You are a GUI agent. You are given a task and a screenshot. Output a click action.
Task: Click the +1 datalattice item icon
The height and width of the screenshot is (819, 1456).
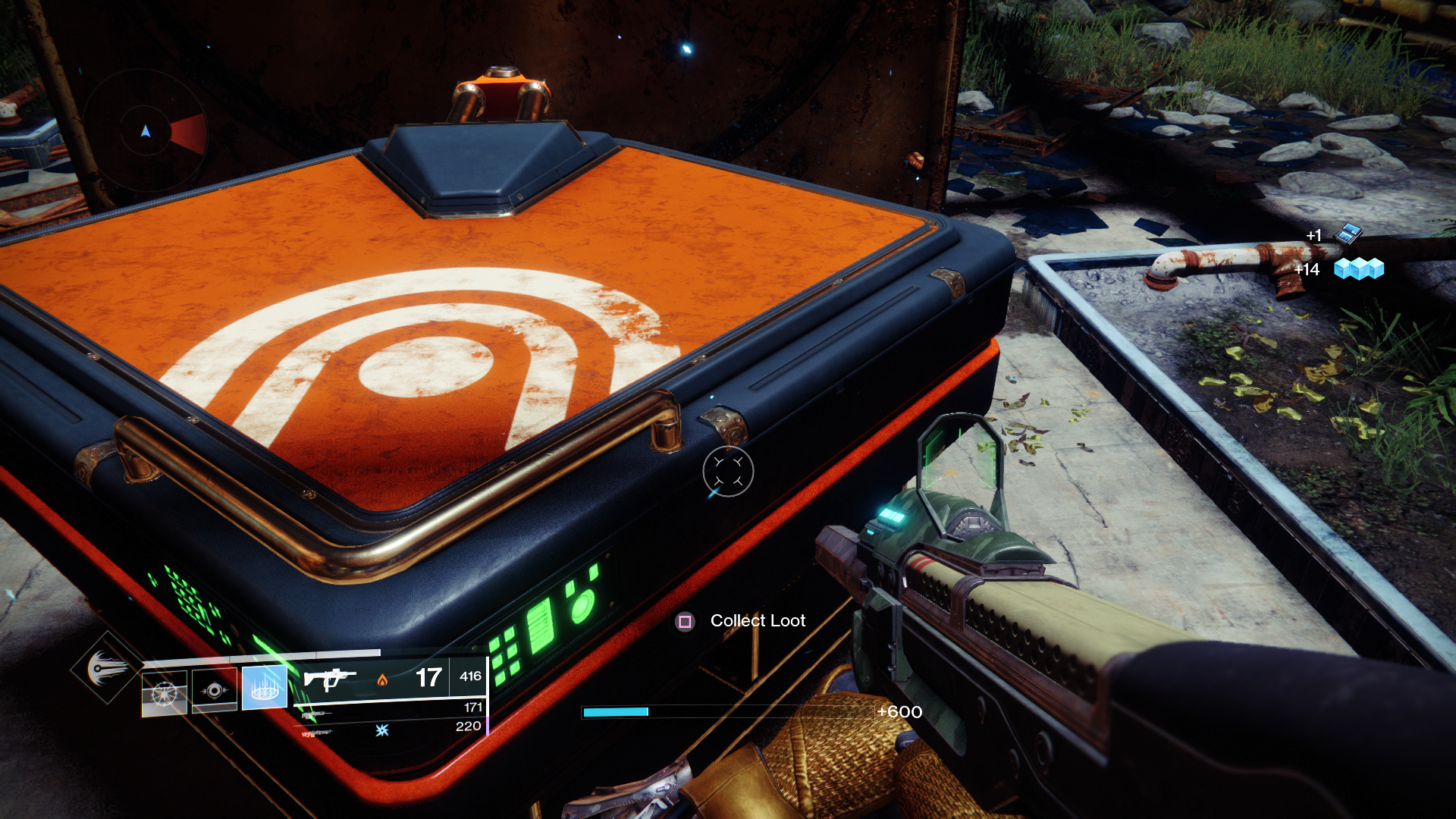tap(1348, 234)
